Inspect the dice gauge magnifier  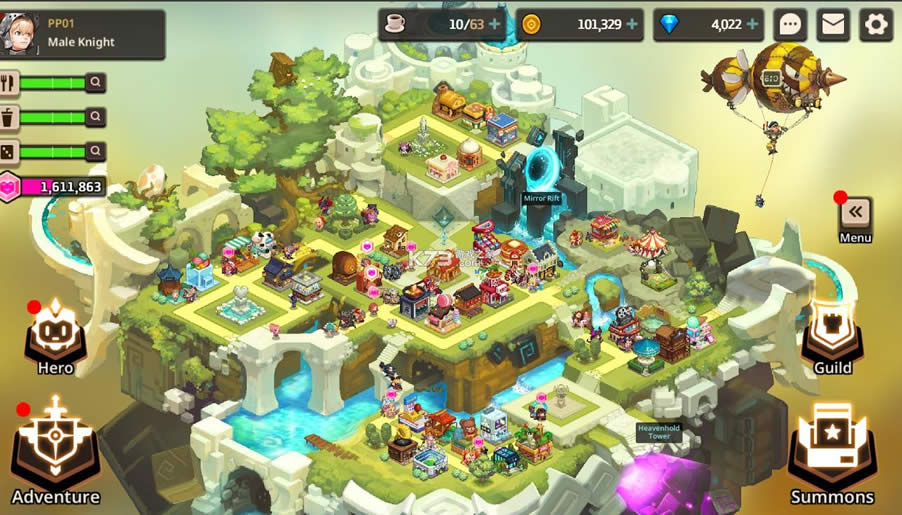coord(95,151)
